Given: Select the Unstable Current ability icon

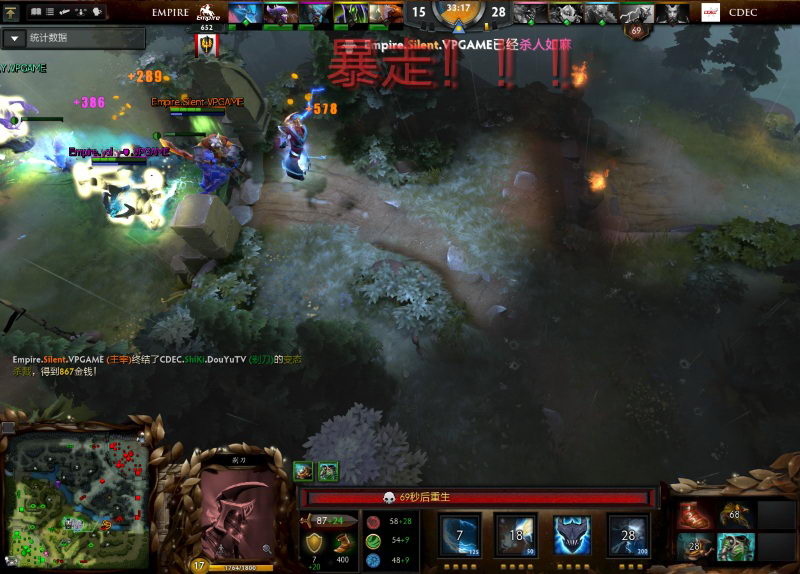Looking at the screenshot, I should click(572, 535).
